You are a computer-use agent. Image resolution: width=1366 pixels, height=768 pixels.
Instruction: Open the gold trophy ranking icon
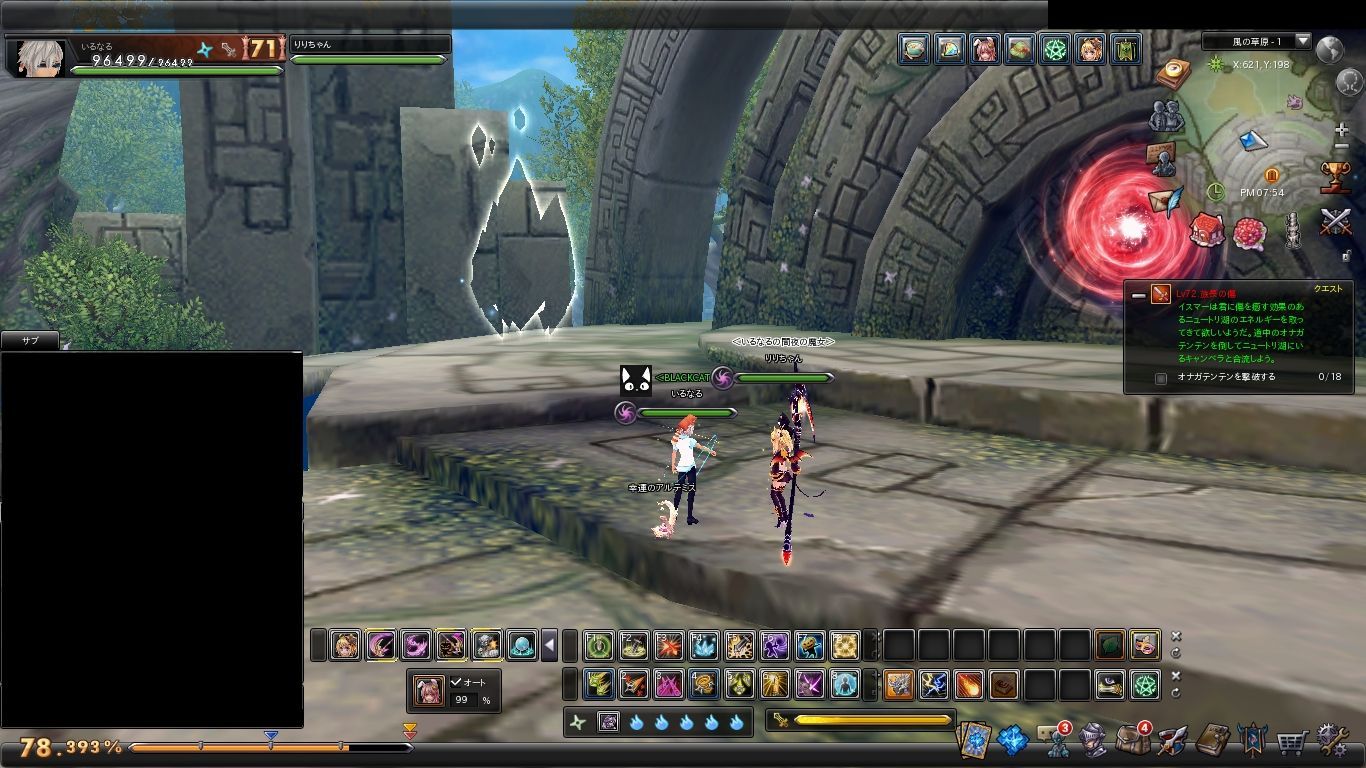tap(1335, 178)
